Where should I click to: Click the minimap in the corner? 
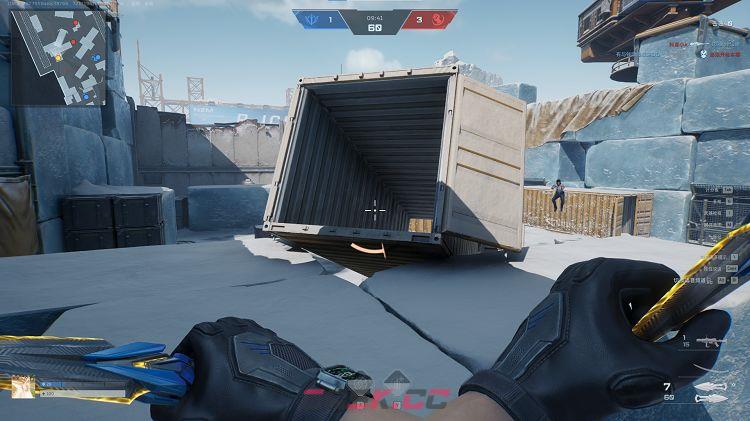(x=58, y=57)
